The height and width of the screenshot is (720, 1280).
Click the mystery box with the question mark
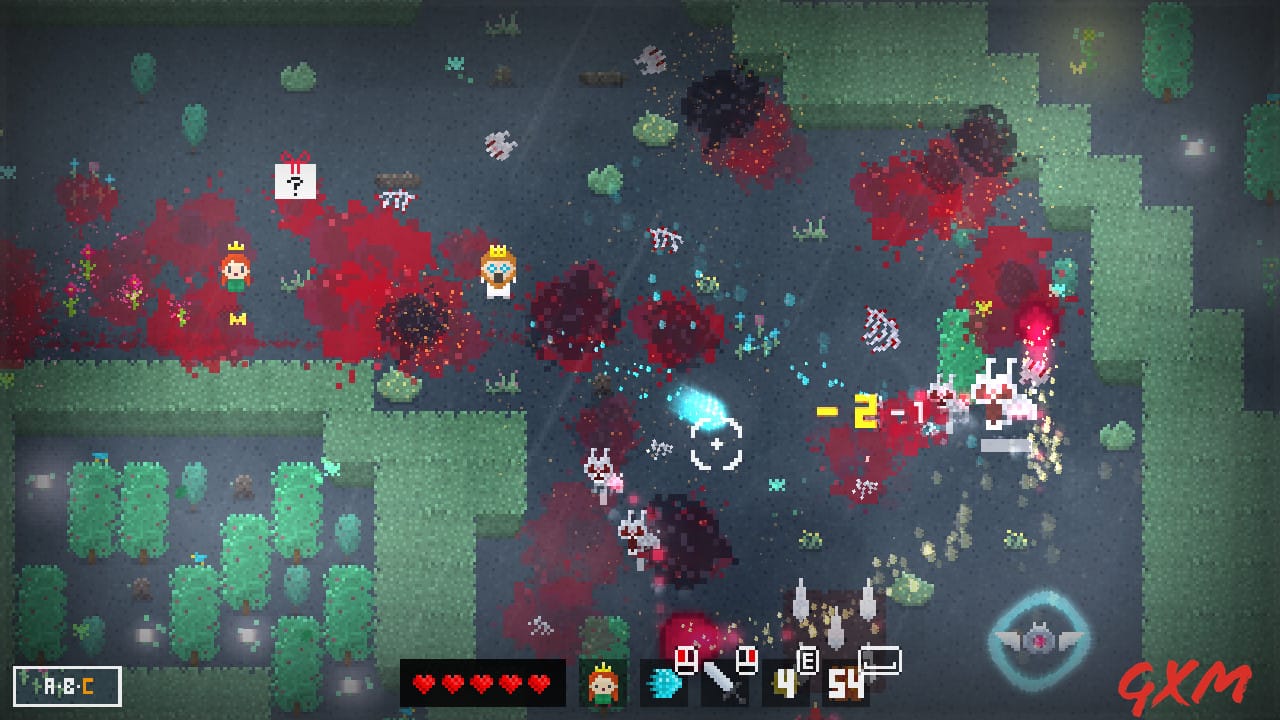point(295,182)
